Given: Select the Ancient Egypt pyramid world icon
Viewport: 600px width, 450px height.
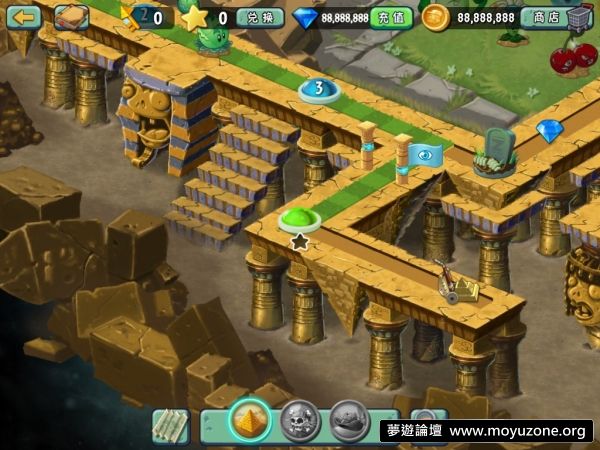Looking at the screenshot, I should tap(250, 420).
